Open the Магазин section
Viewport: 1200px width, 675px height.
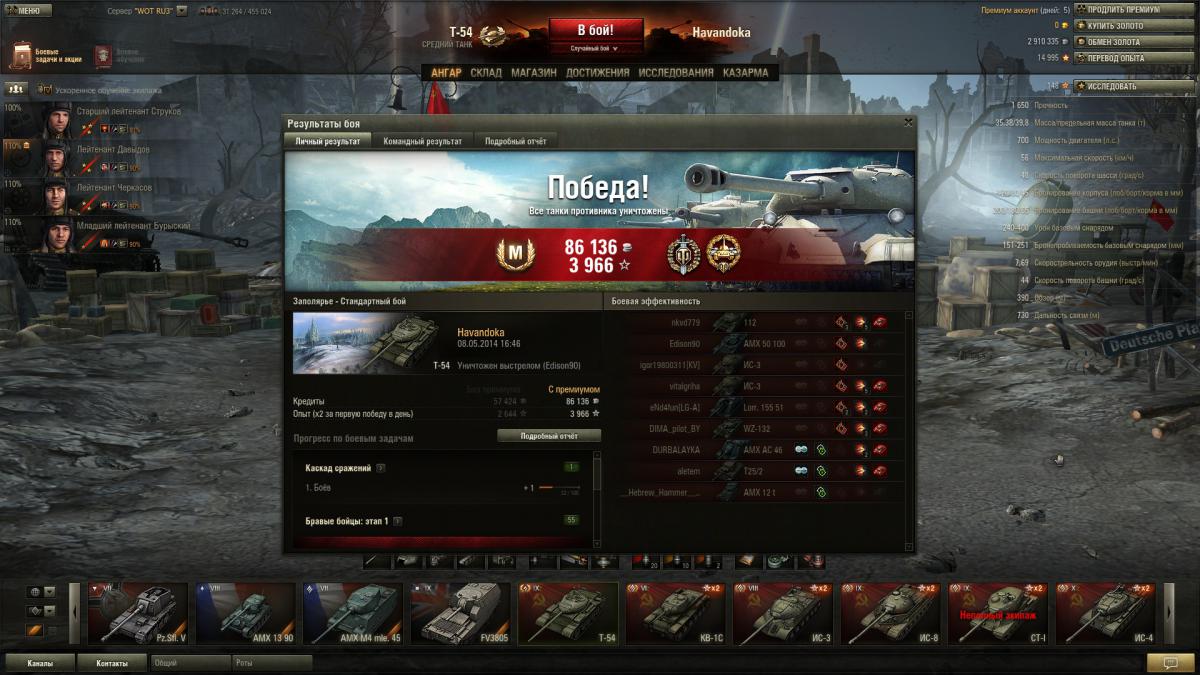point(533,73)
